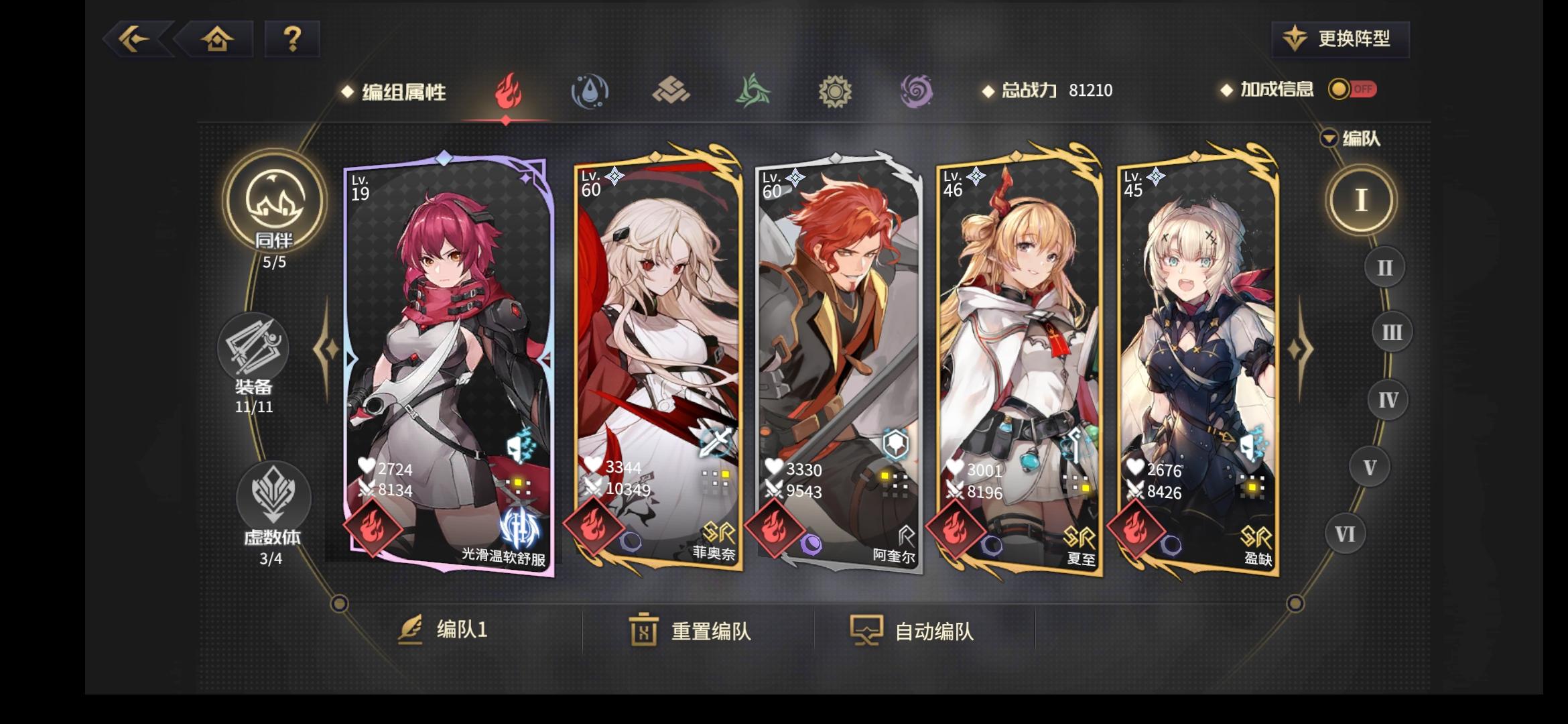This screenshot has width=1568, height=724.
Task: Select the green element filter icon
Action: click(753, 92)
